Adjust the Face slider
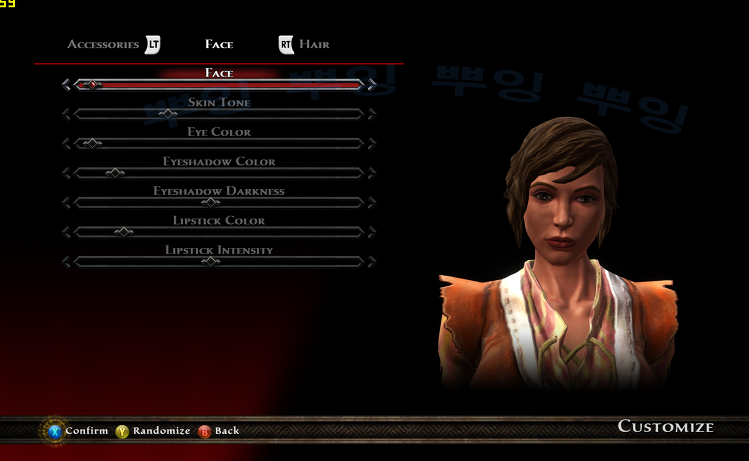 coord(218,85)
